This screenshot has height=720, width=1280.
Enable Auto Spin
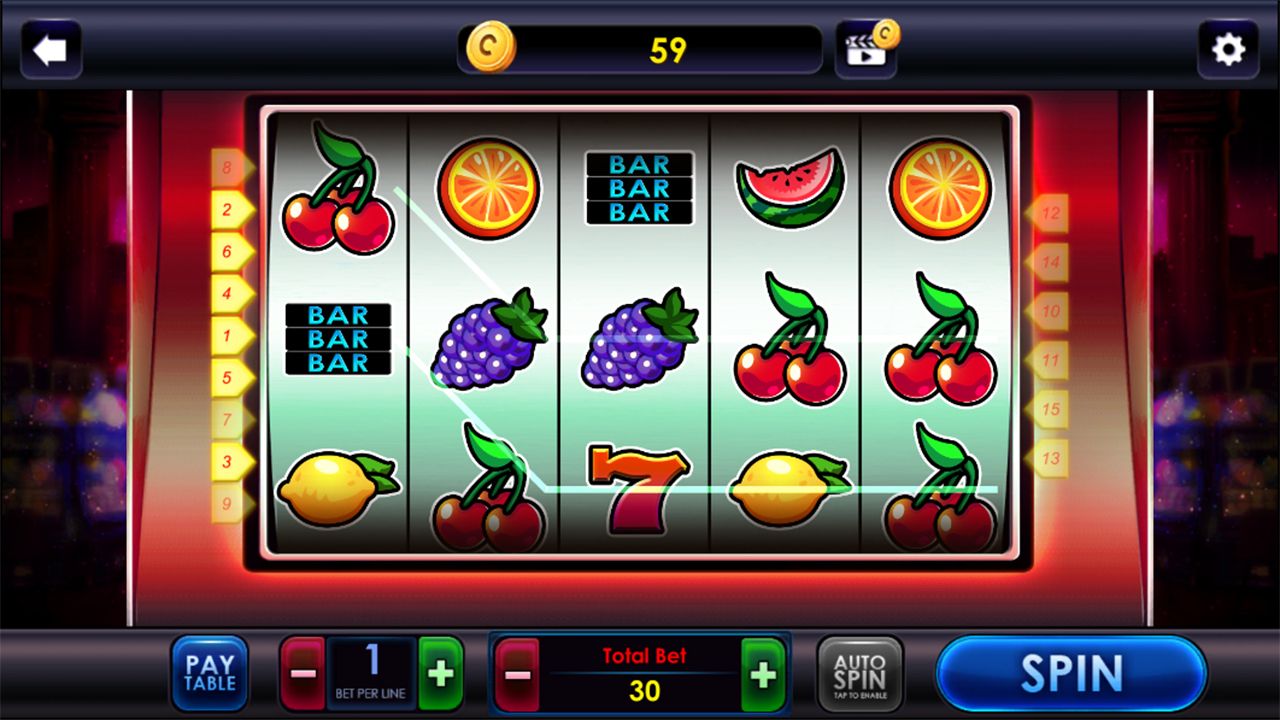tap(860, 673)
